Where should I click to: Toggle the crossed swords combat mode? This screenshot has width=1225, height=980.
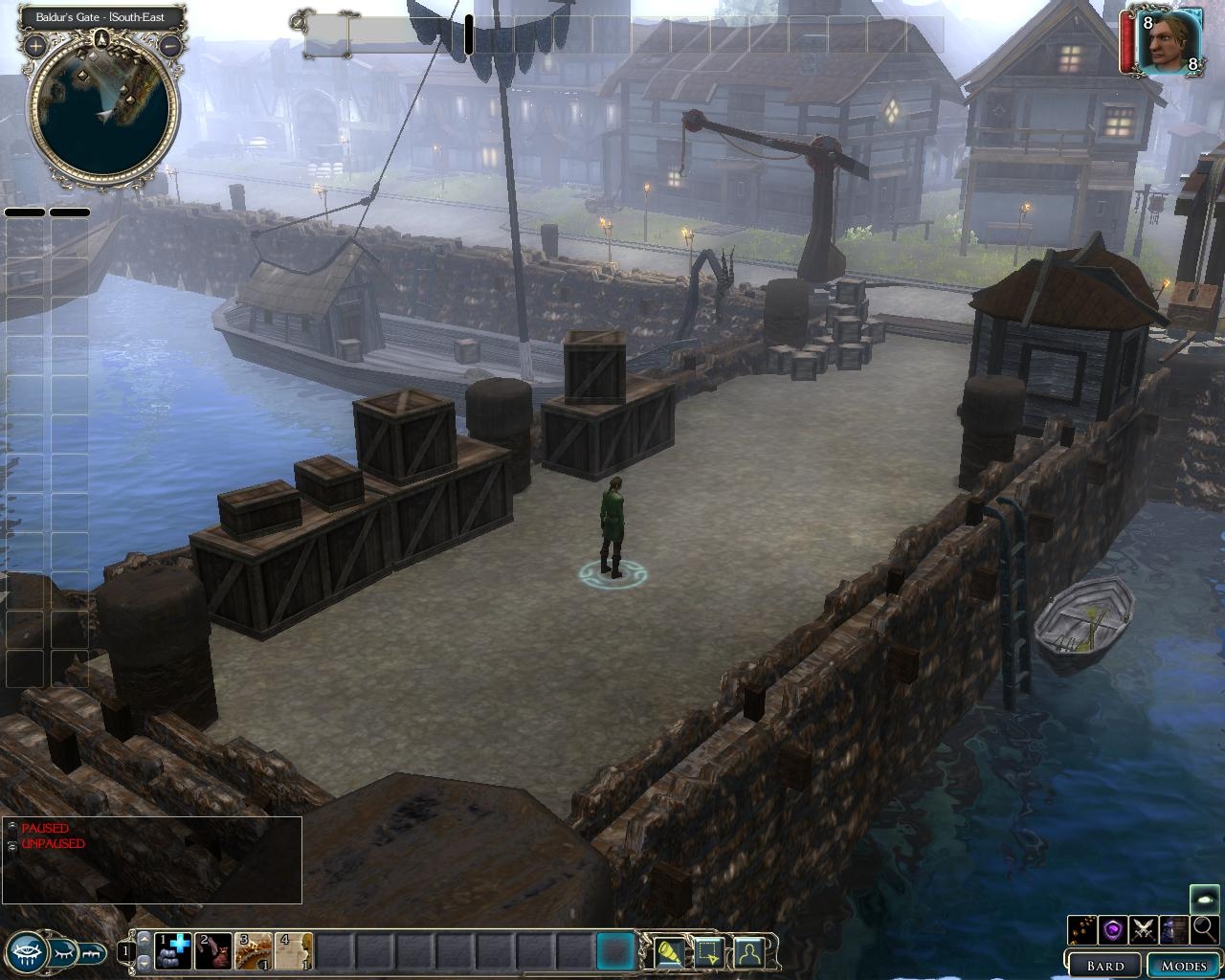1143,928
